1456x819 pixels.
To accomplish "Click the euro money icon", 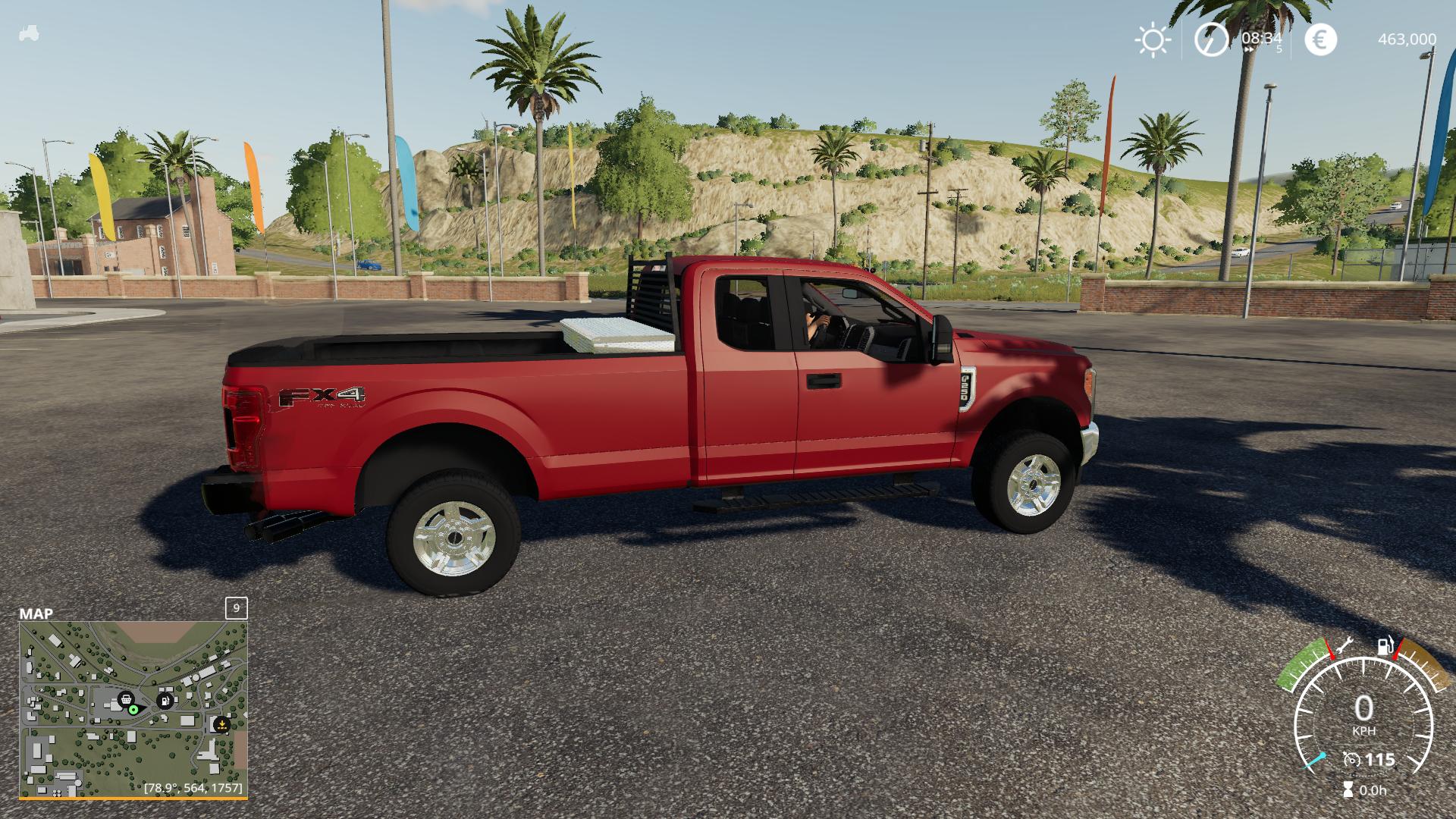I will point(1320,39).
